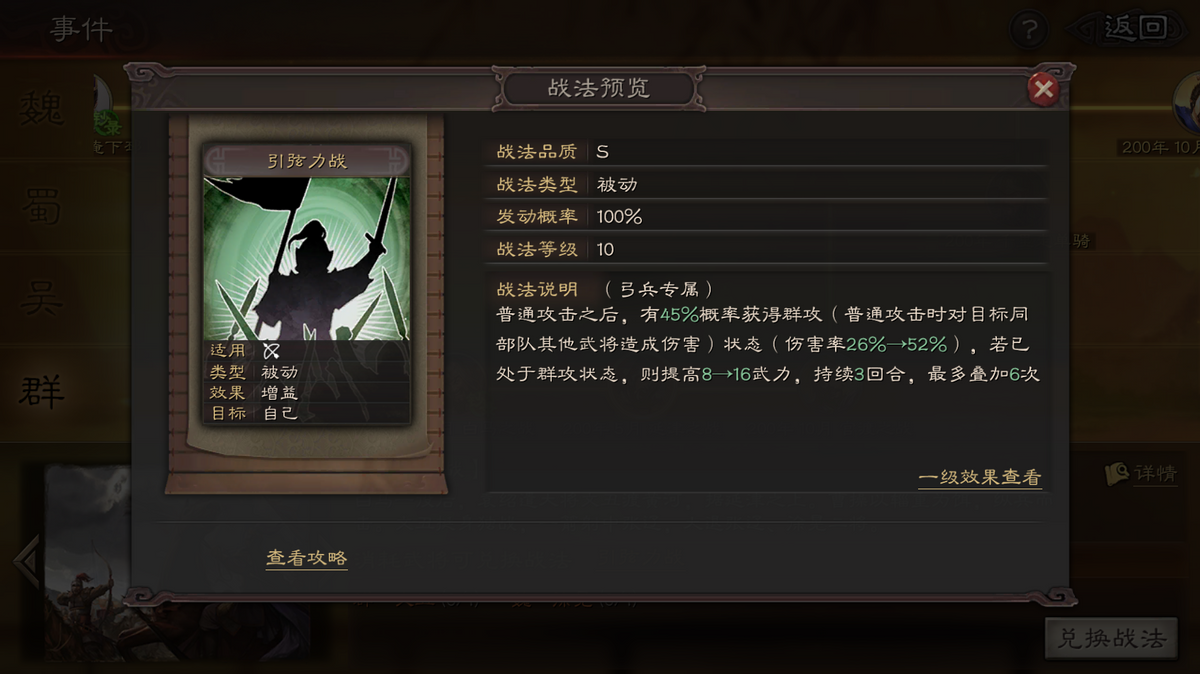Close the 战法预览 popup
The image size is (1200, 674).
tap(1043, 90)
